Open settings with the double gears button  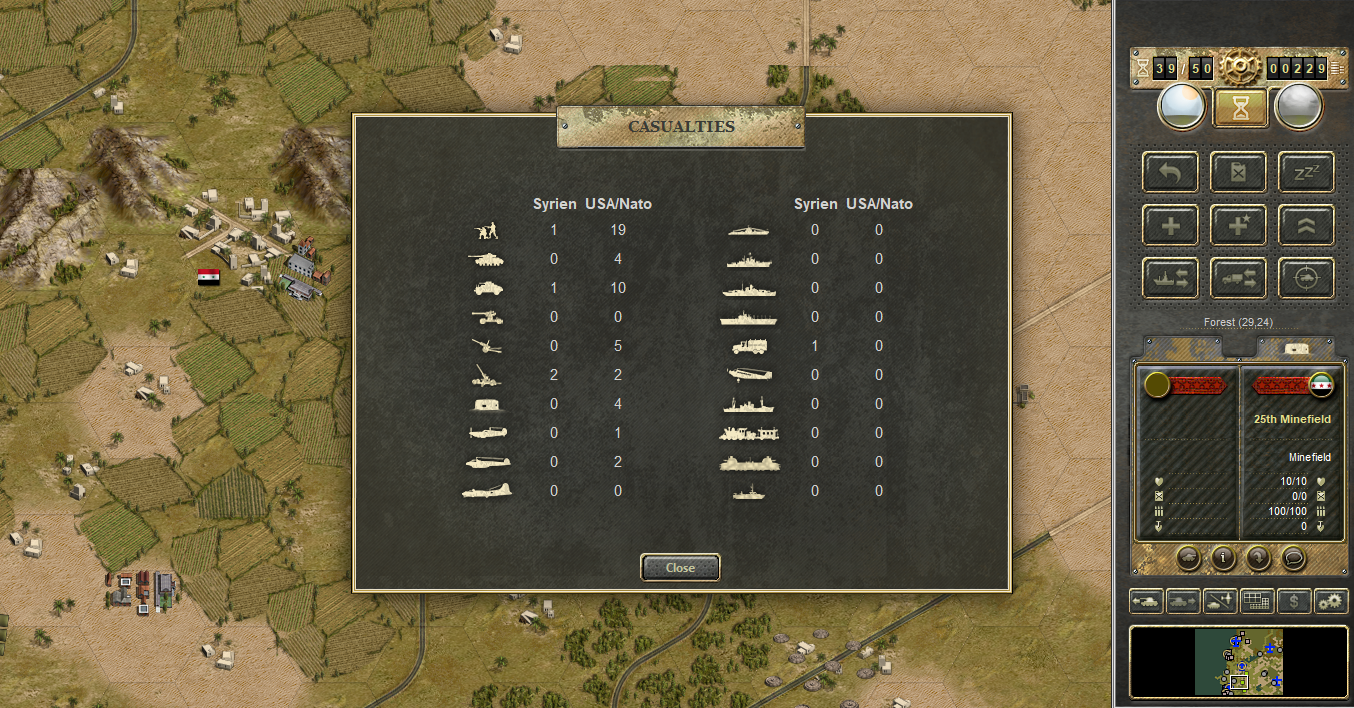(x=1331, y=601)
